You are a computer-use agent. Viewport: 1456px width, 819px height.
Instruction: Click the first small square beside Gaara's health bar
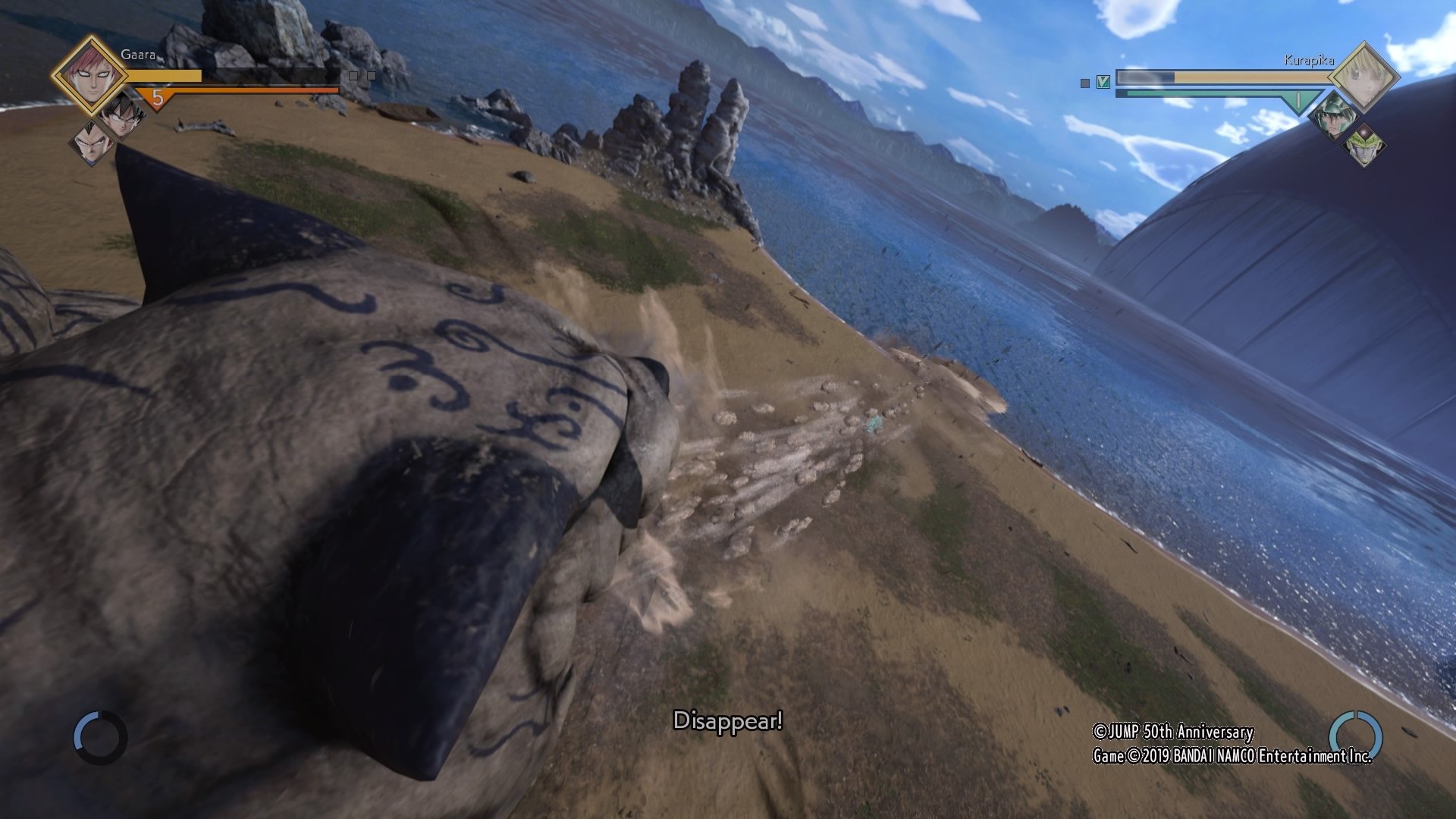(x=353, y=75)
